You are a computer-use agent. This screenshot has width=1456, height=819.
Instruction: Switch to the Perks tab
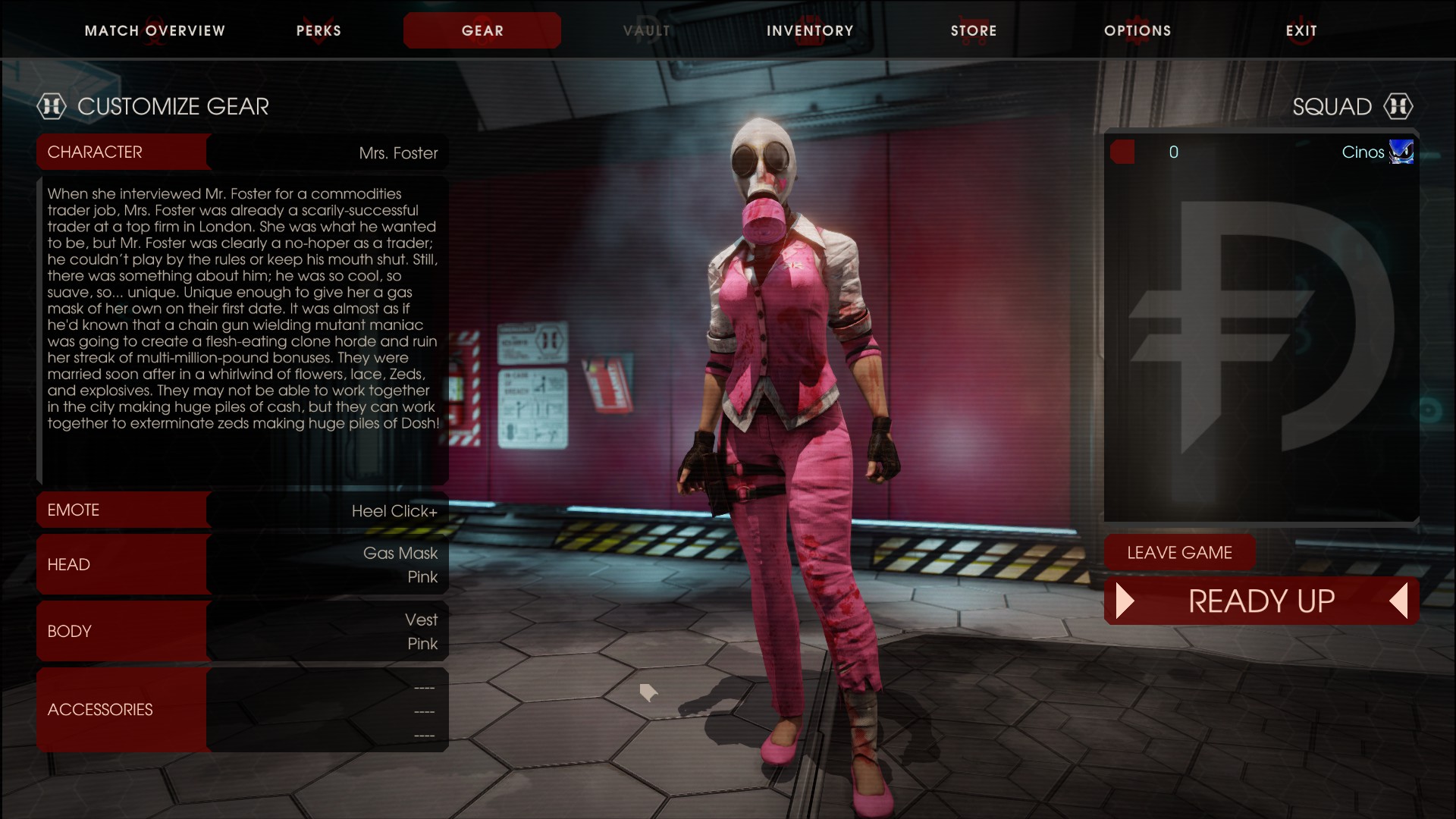pyautogui.click(x=318, y=31)
